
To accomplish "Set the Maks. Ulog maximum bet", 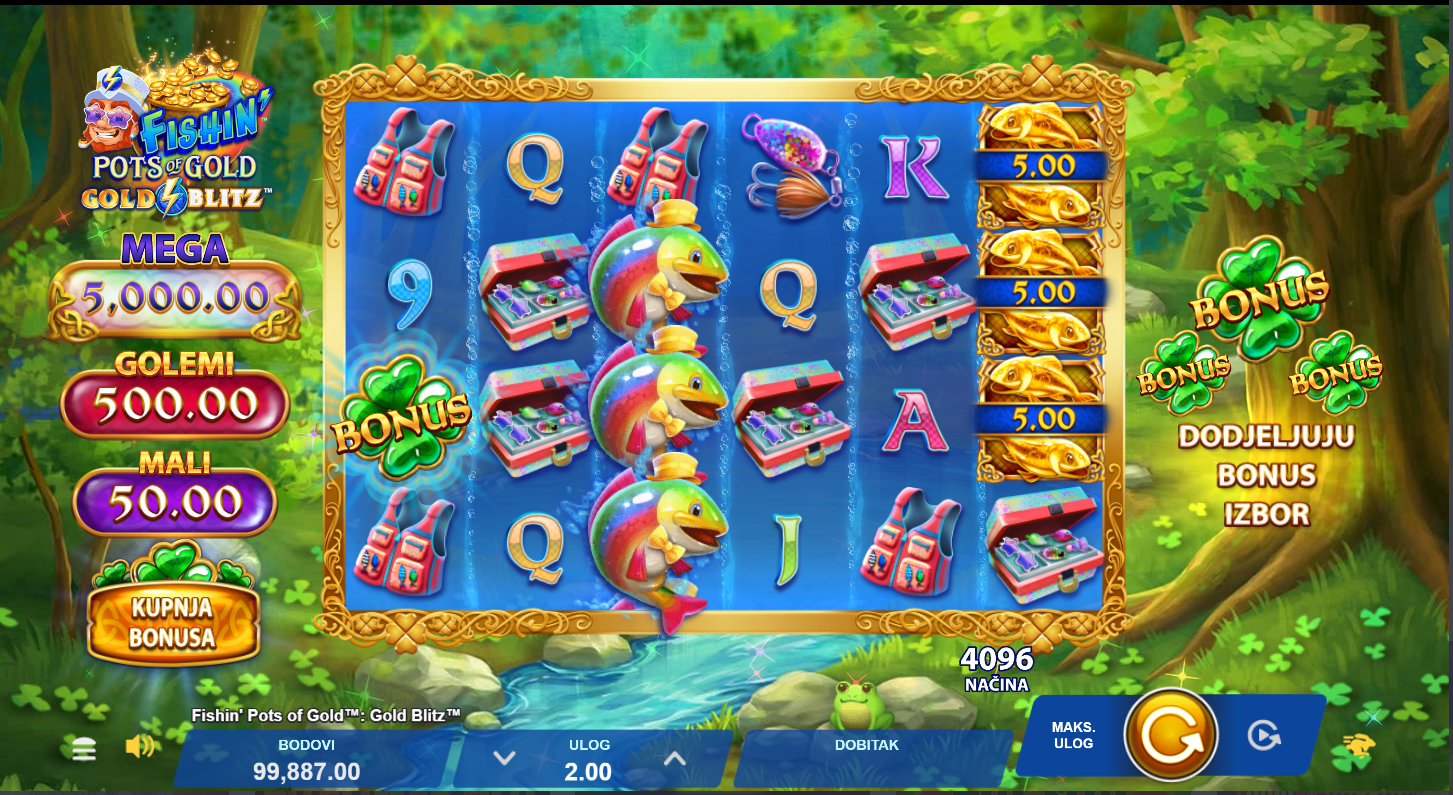I will [x=1073, y=735].
